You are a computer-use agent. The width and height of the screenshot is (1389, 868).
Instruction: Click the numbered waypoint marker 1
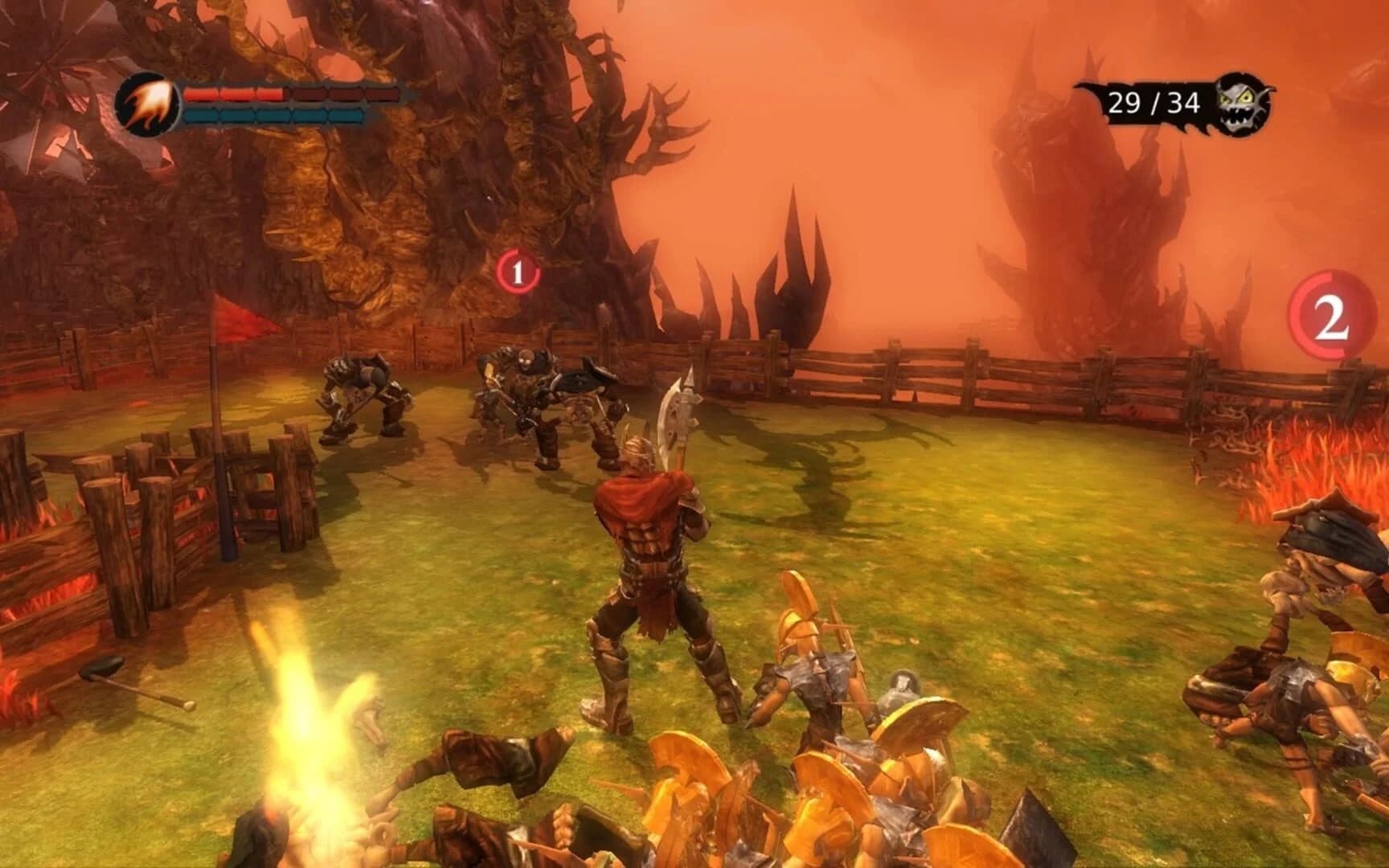[517, 272]
